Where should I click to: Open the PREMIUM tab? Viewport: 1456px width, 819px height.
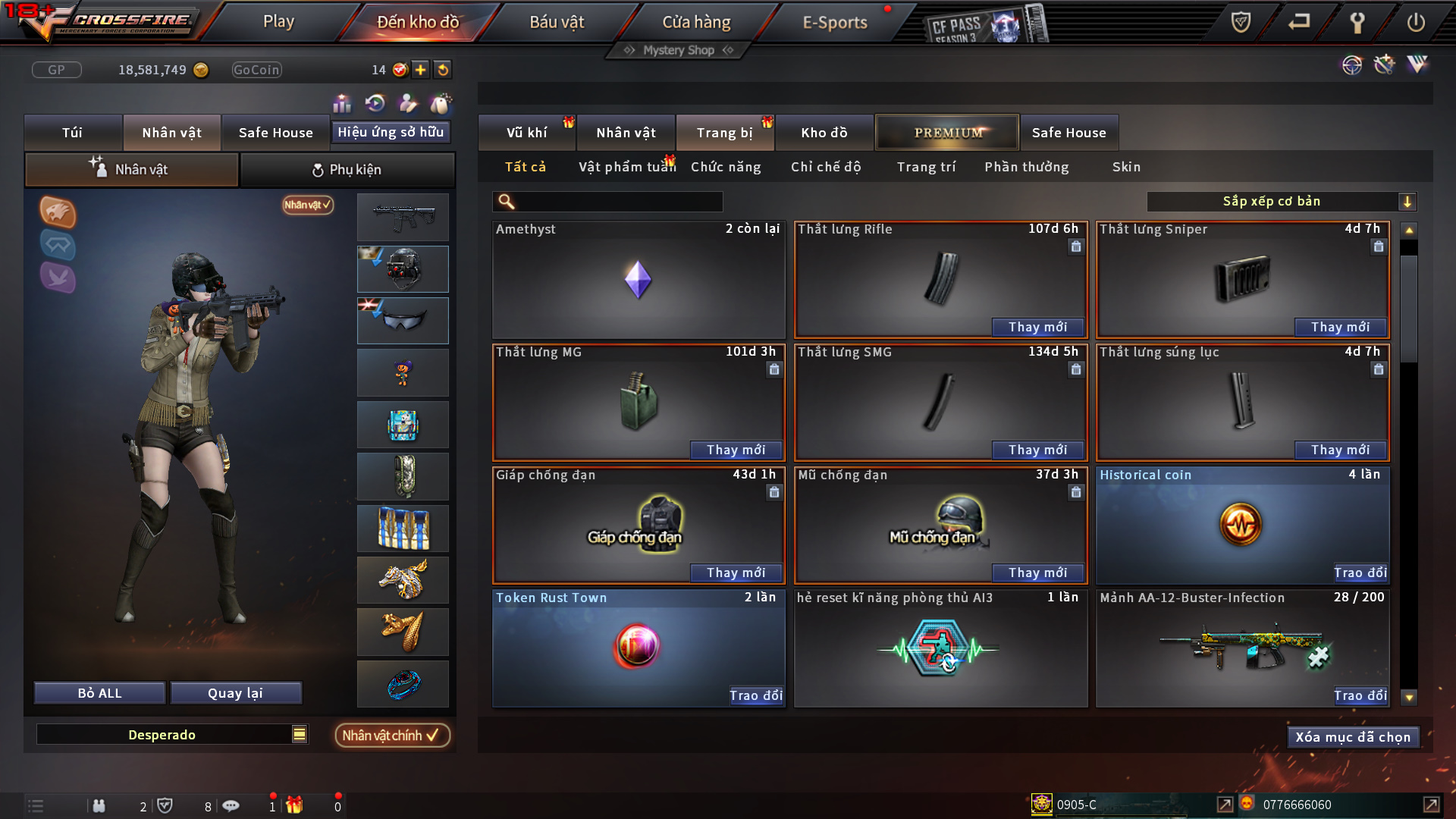coord(948,133)
